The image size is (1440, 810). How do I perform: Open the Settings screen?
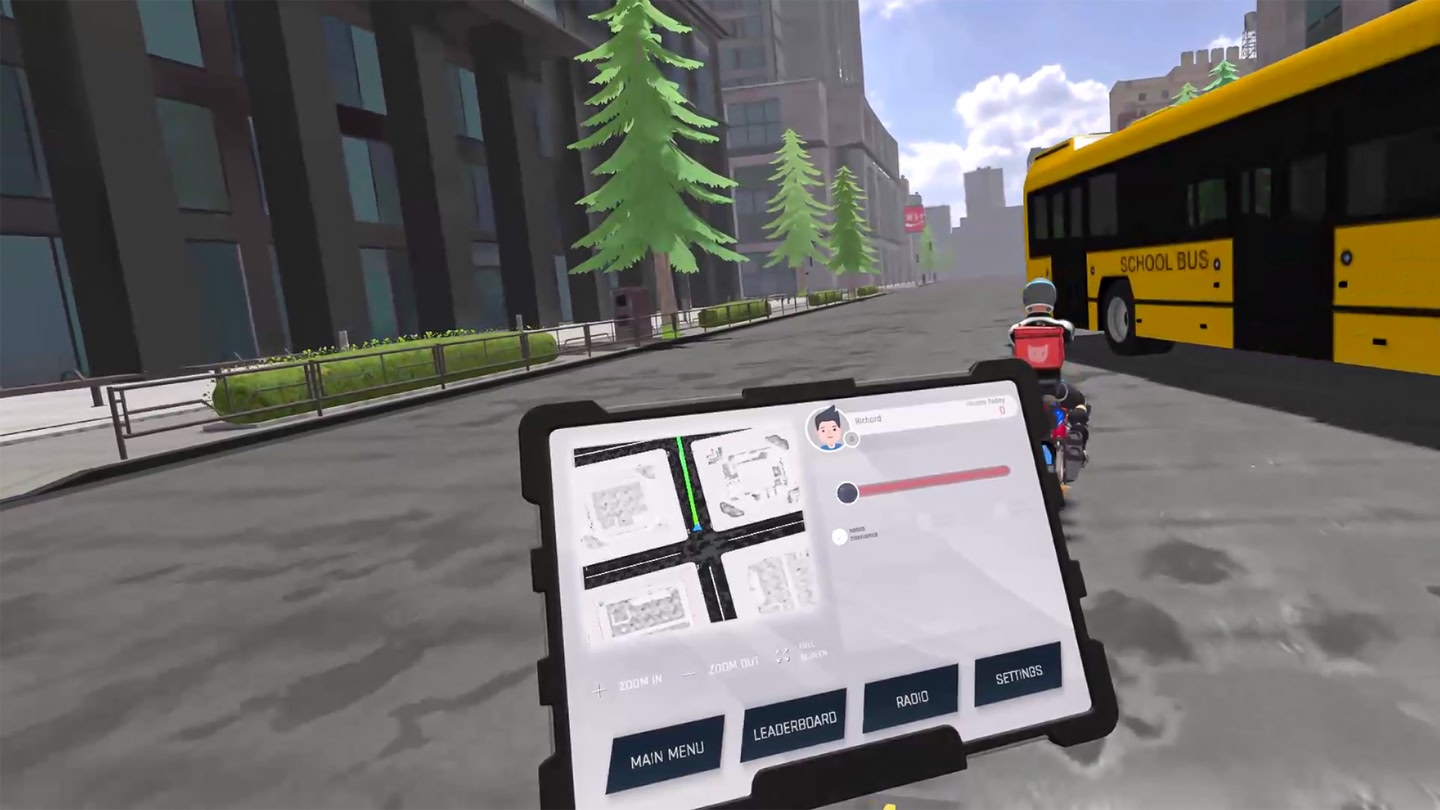pos(1018,675)
